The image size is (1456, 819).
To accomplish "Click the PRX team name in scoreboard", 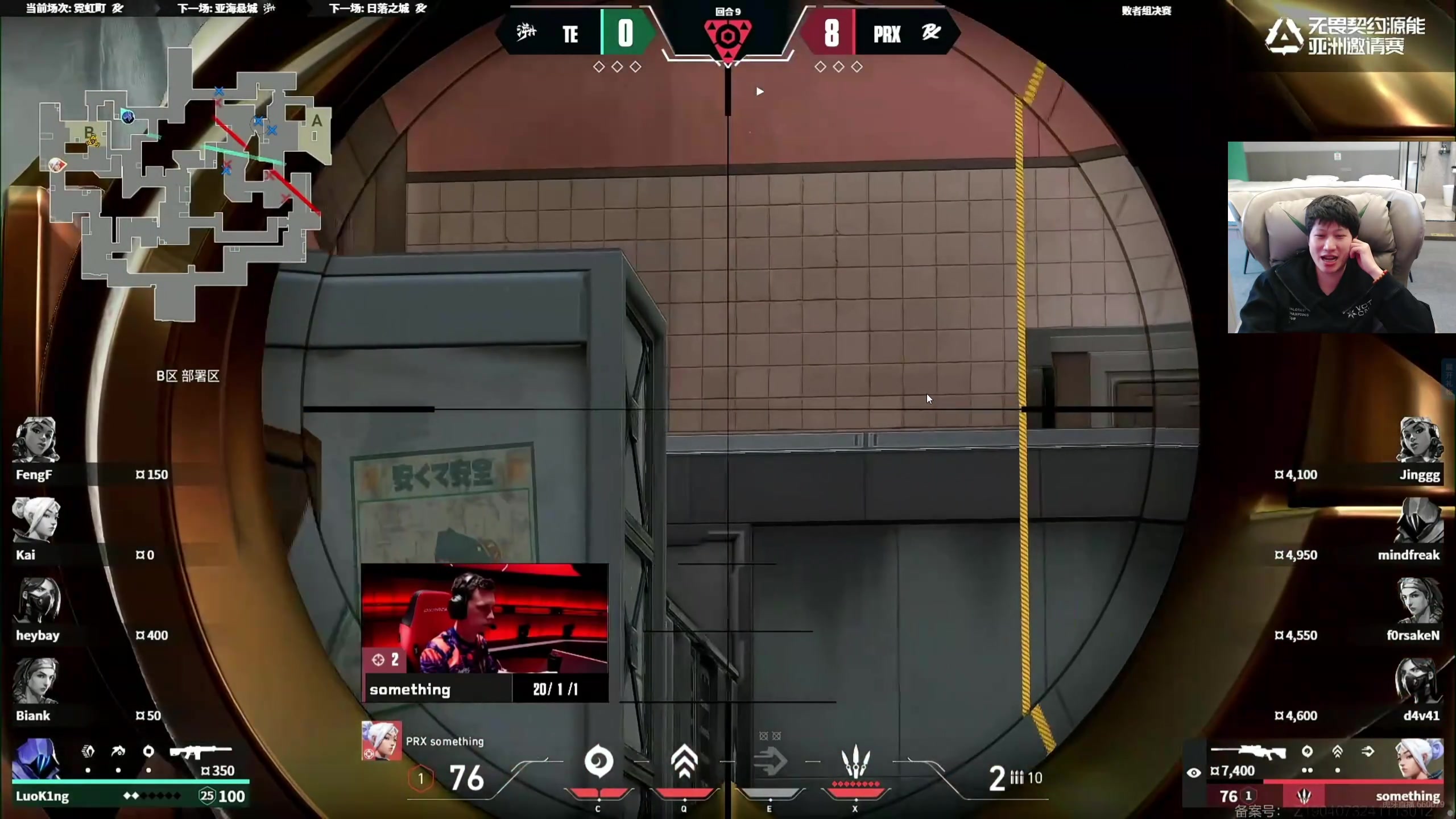I will pyautogui.click(x=887, y=34).
